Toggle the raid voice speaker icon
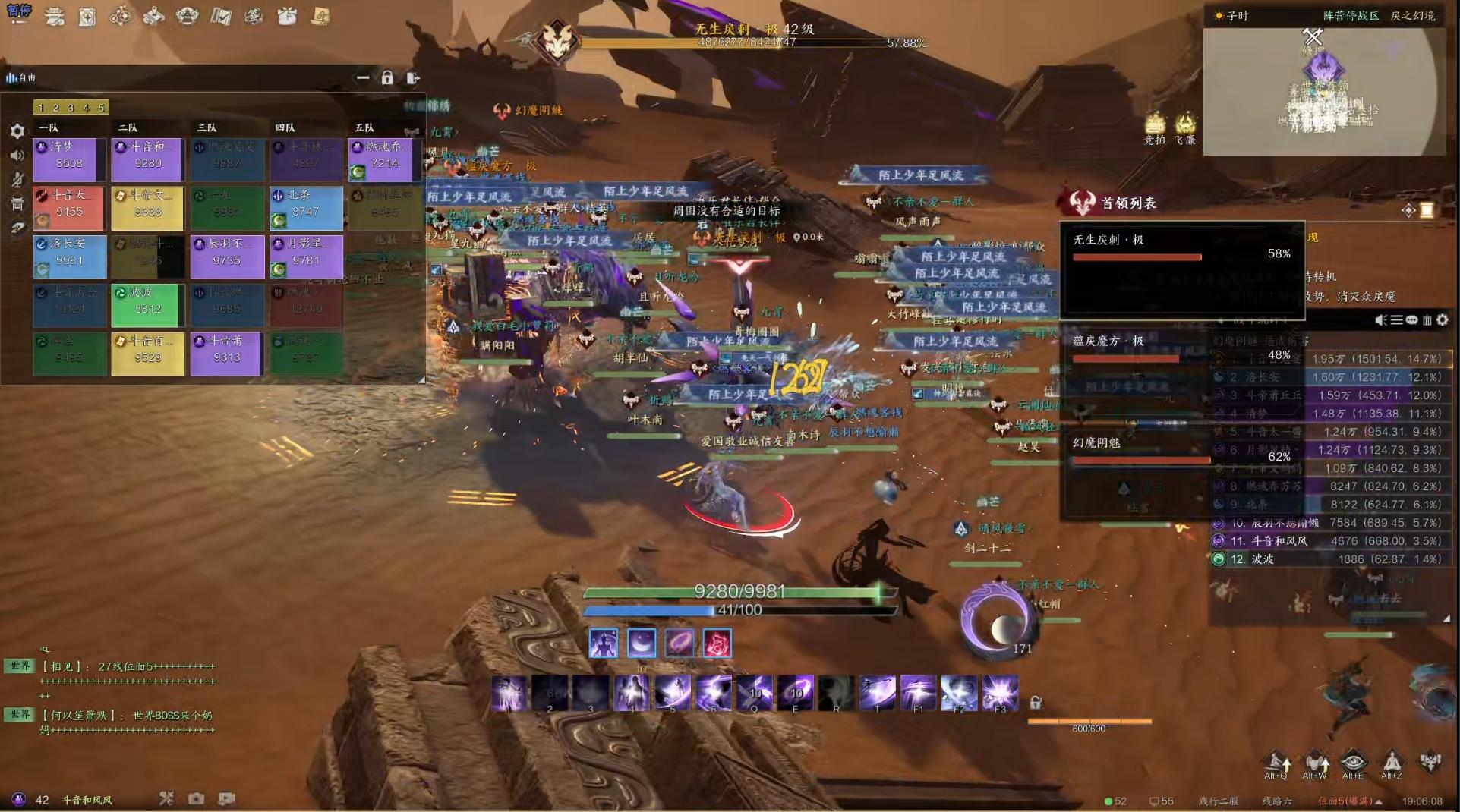1460x812 pixels. tap(17, 156)
